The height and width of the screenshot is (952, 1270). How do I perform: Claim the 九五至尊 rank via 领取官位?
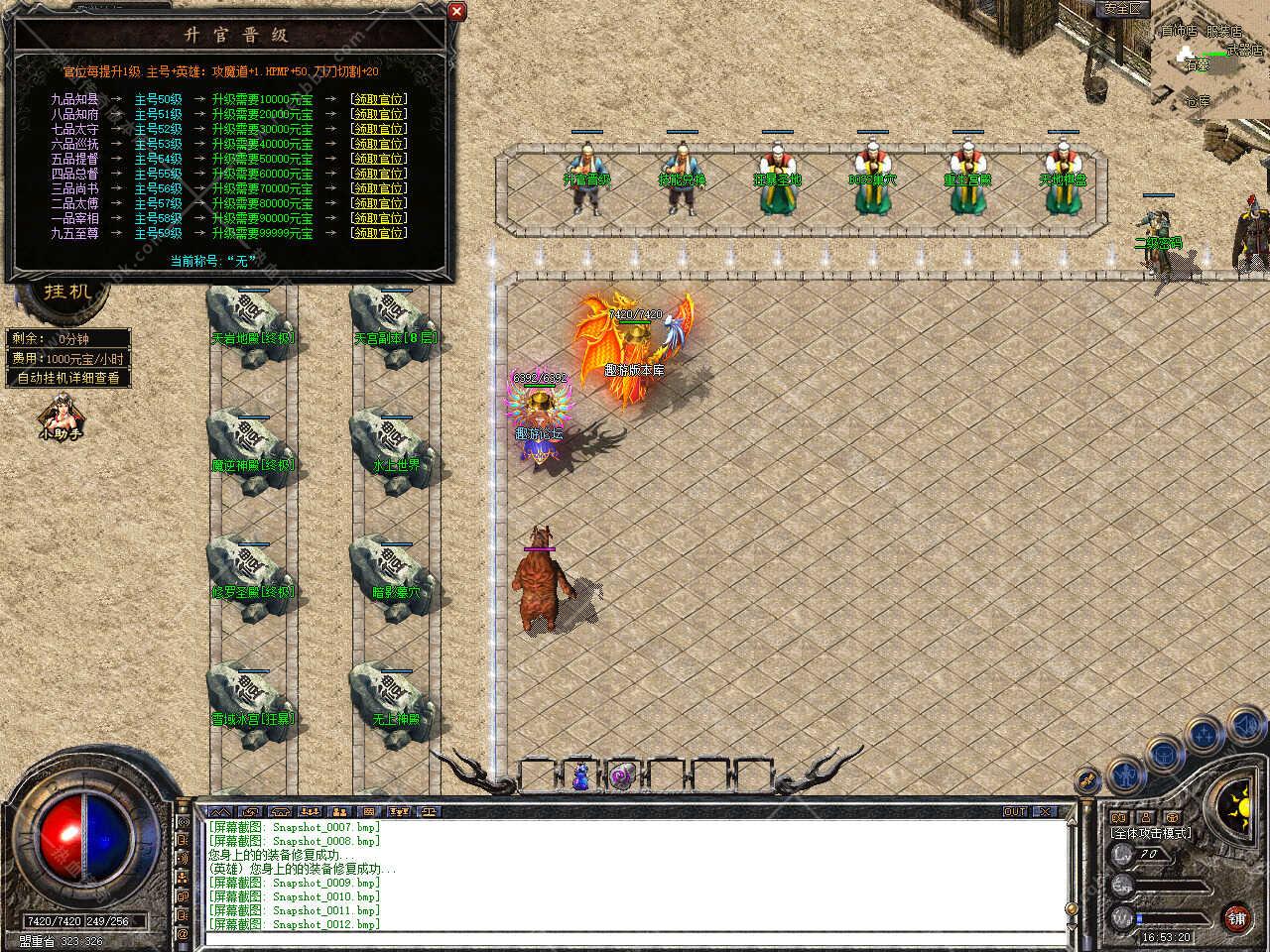[x=378, y=233]
